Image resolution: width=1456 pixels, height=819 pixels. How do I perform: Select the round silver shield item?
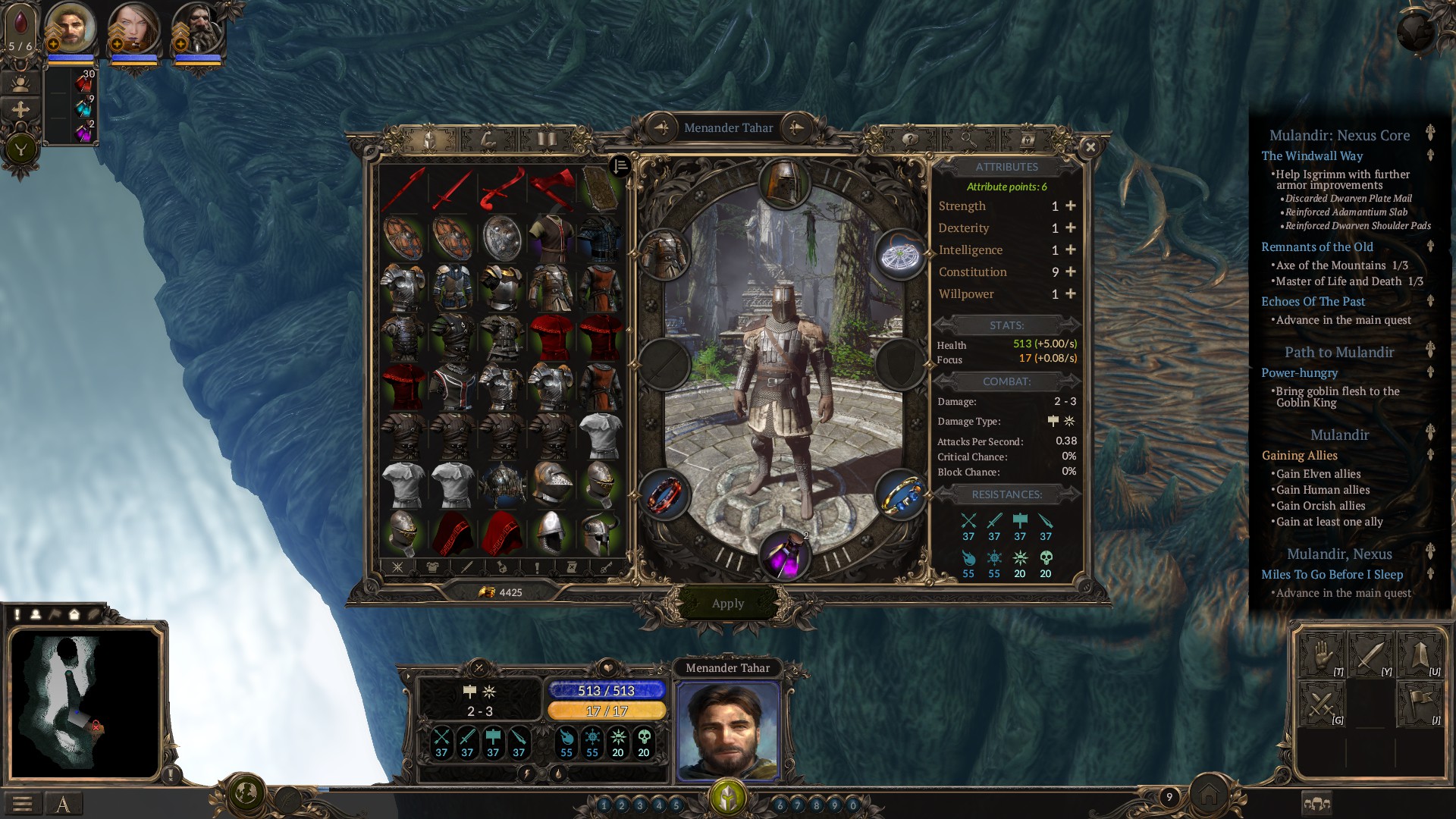tap(501, 237)
